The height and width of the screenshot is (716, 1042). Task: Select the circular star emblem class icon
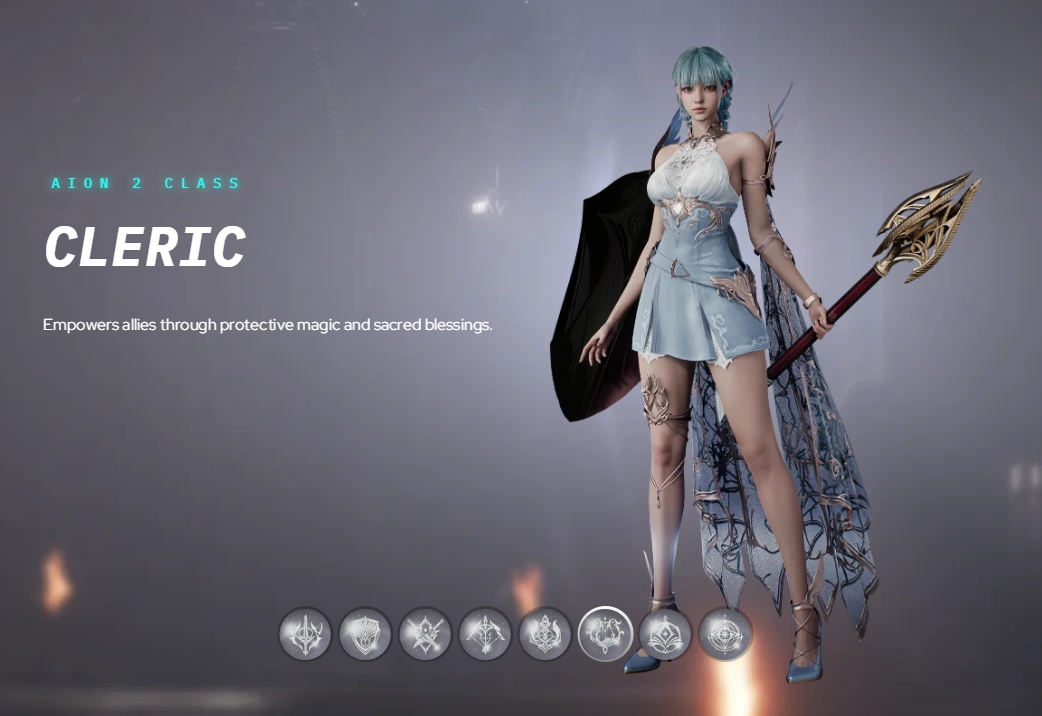(725, 634)
